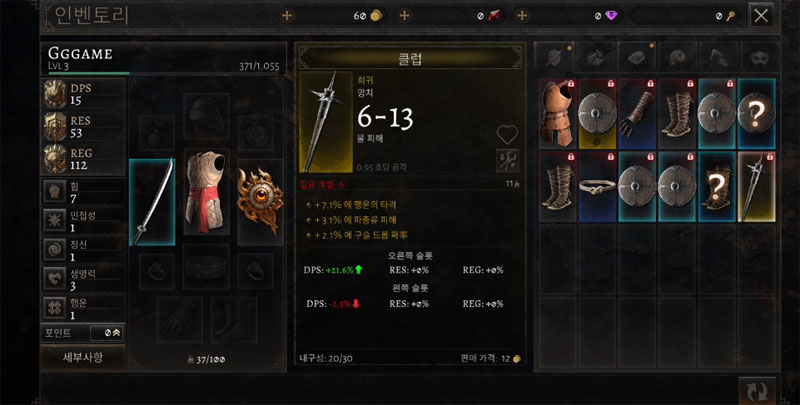The image size is (800, 405).
Task: Spend stat points with the 포인트 arrow
Action: pos(118,332)
